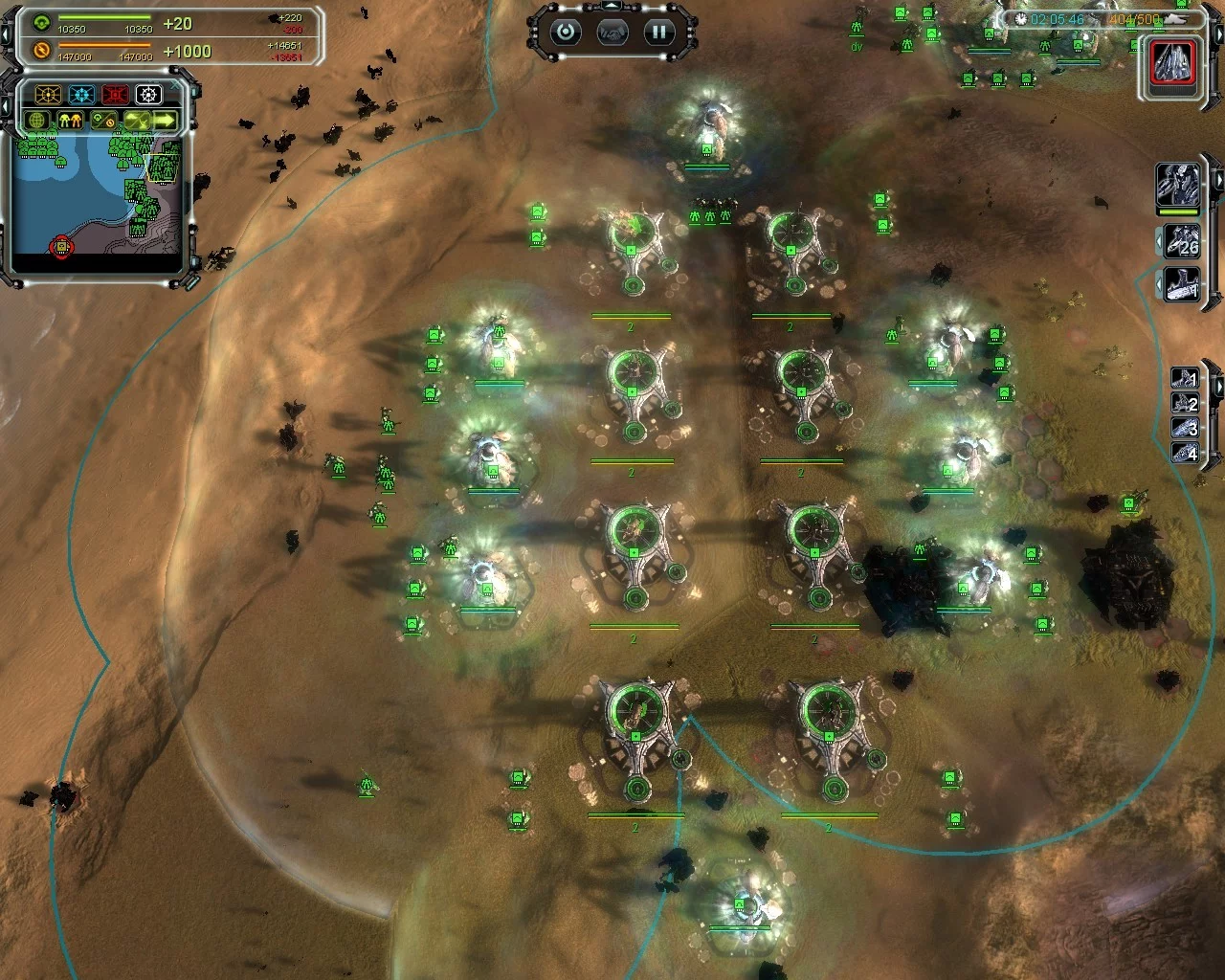1225x980 pixels.
Task: Open diplomacy with the handshake button
Action: [x=612, y=32]
